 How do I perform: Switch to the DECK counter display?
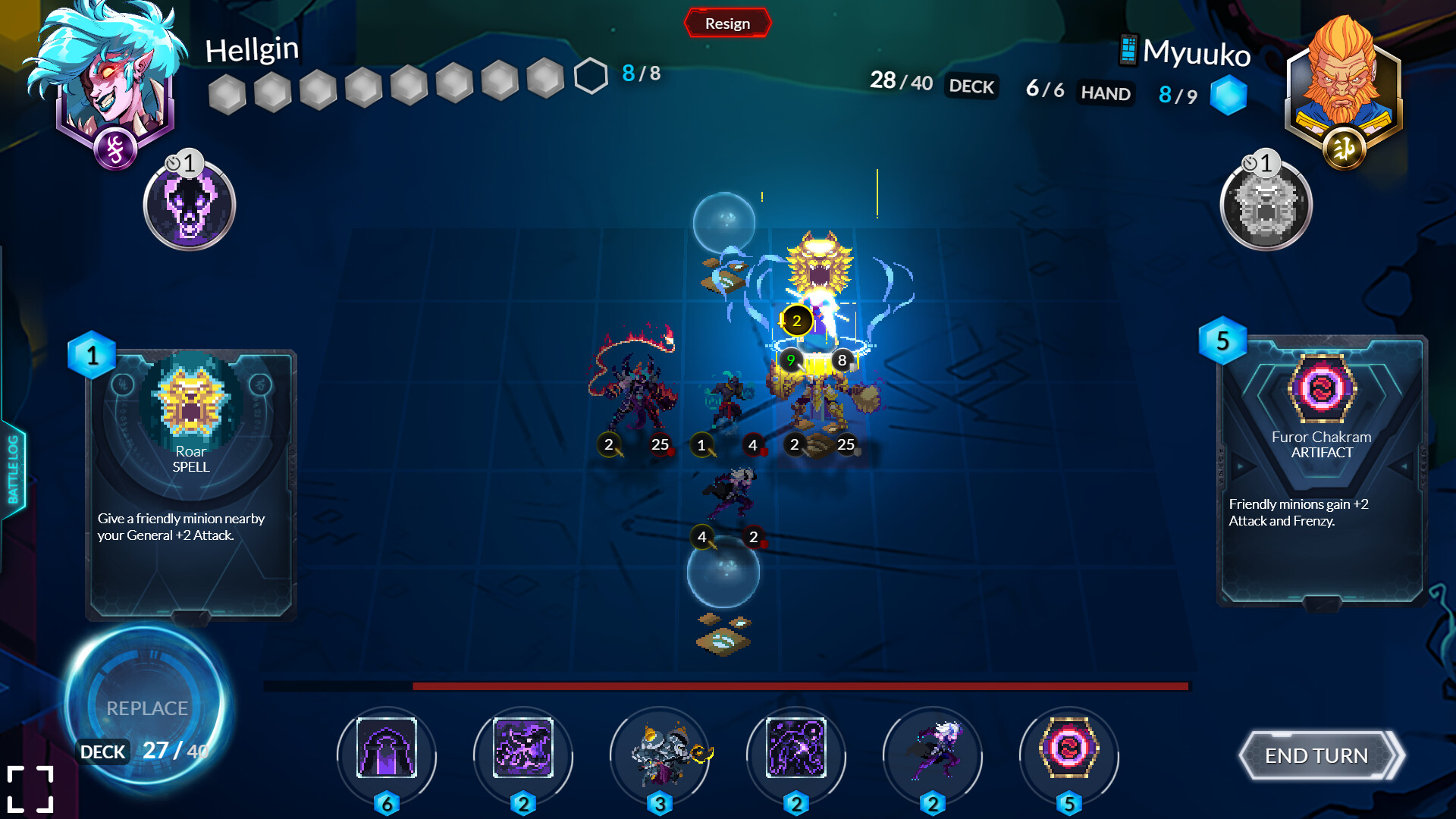[x=971, y=87]
